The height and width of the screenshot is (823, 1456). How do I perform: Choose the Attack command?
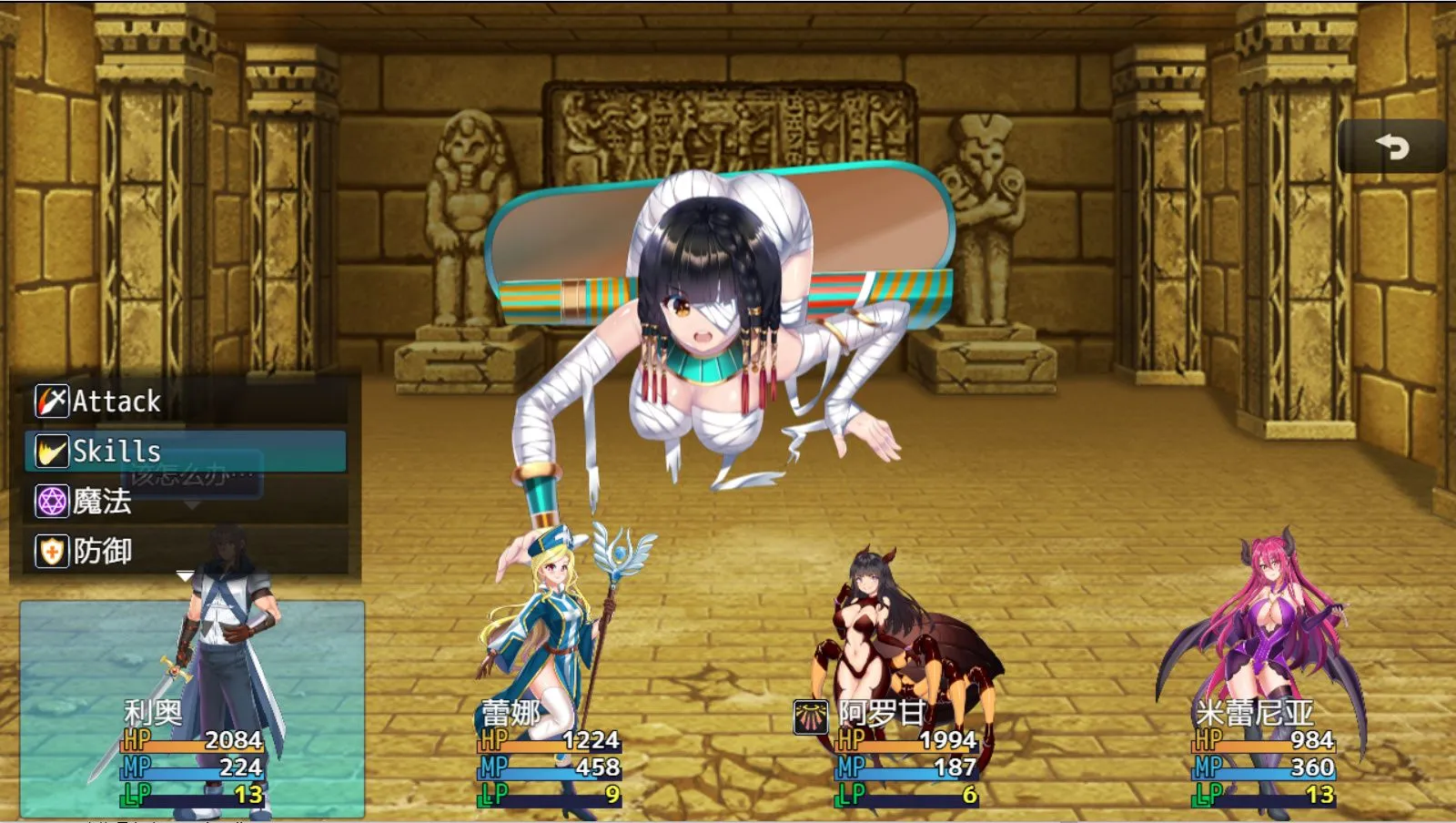coord(187,401)
